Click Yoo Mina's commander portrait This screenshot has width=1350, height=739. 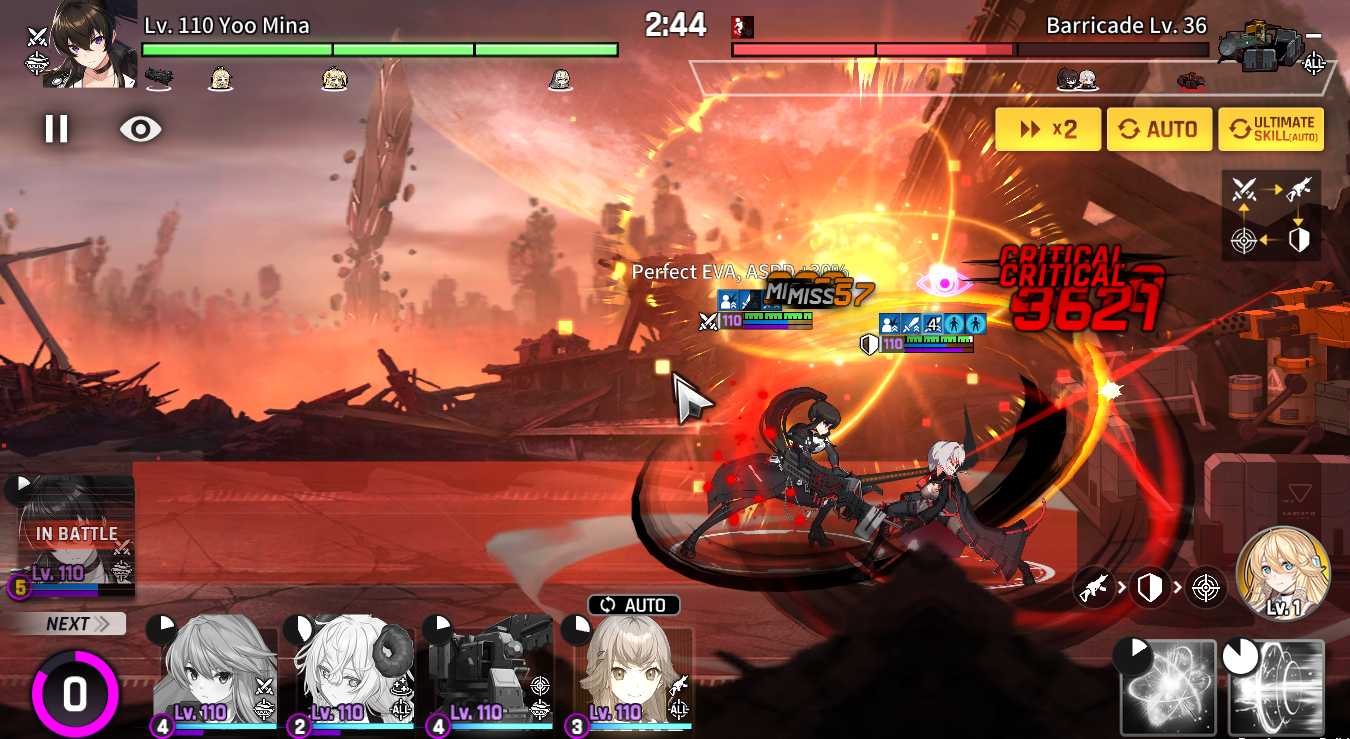[88, 44]
